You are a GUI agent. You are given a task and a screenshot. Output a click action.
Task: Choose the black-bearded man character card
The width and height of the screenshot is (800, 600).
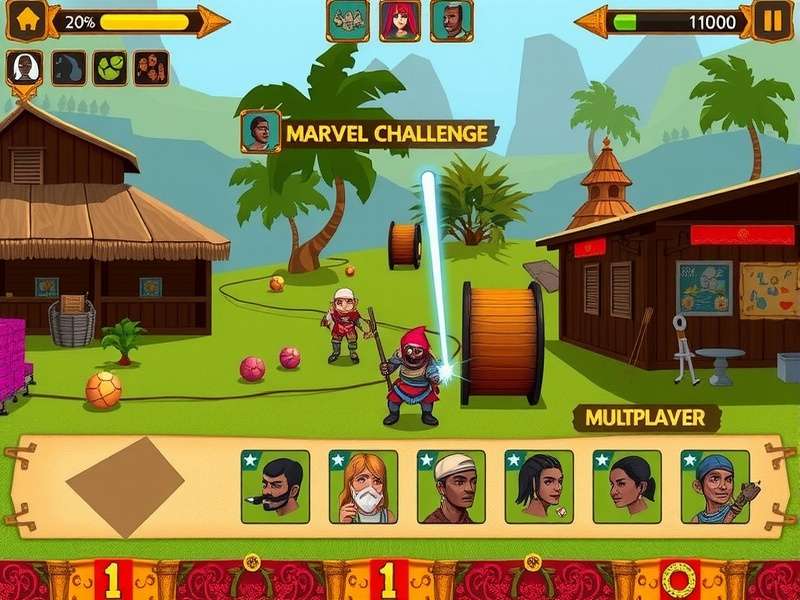tap(275, 487)
